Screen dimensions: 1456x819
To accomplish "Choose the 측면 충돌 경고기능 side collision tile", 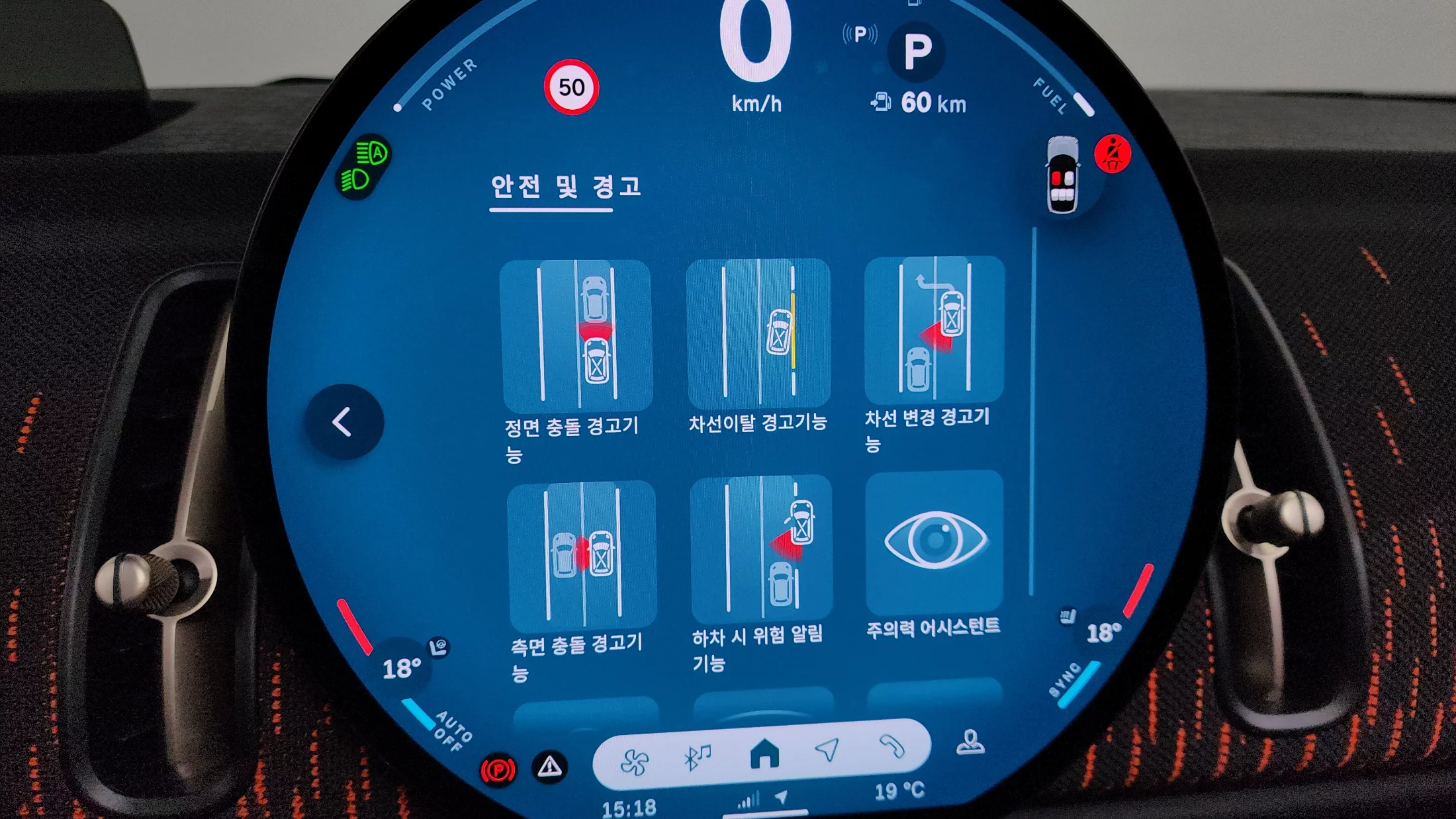I will tap(582, 554).
